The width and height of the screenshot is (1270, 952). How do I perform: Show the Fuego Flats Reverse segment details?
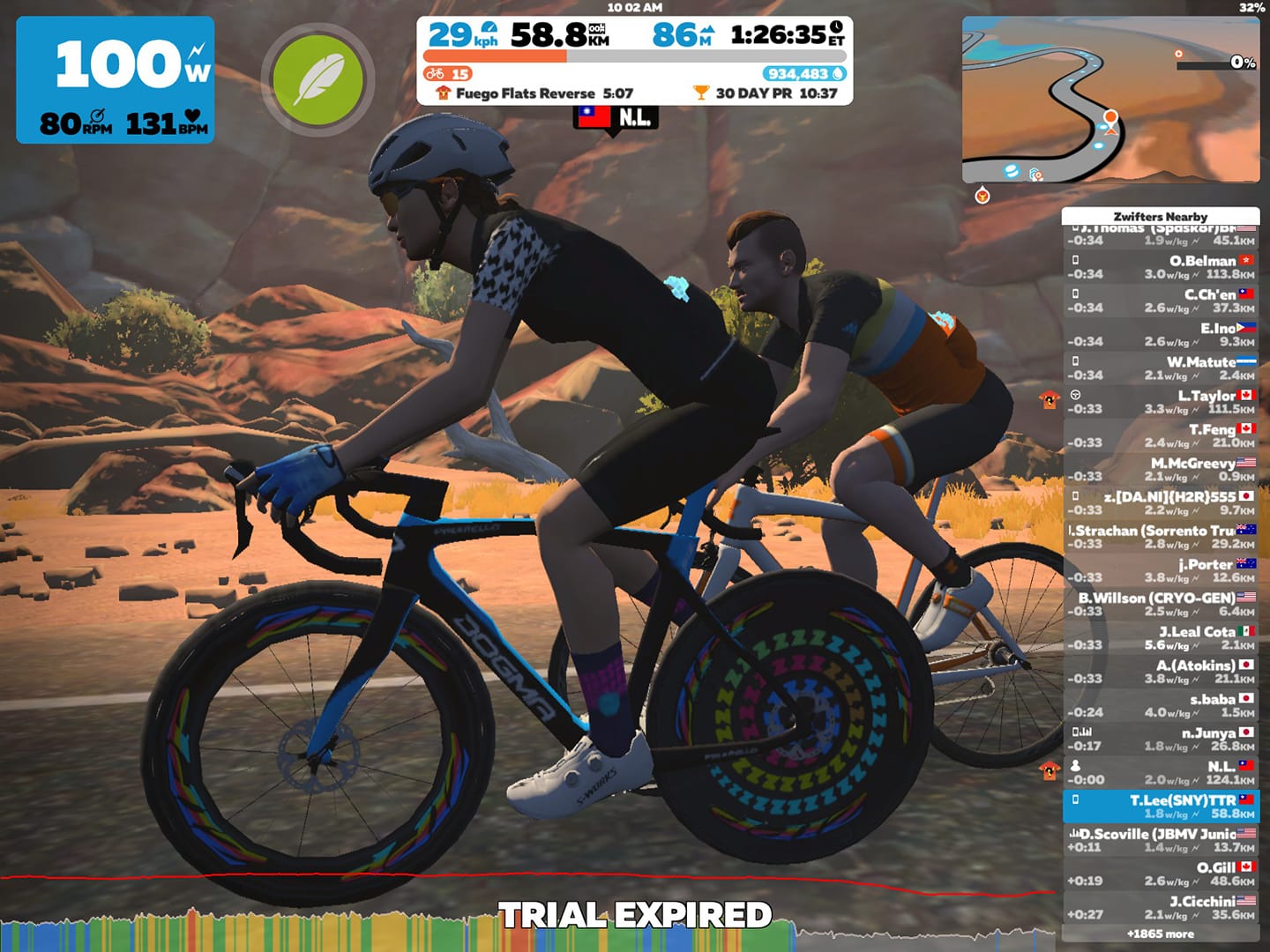[534, 93]
